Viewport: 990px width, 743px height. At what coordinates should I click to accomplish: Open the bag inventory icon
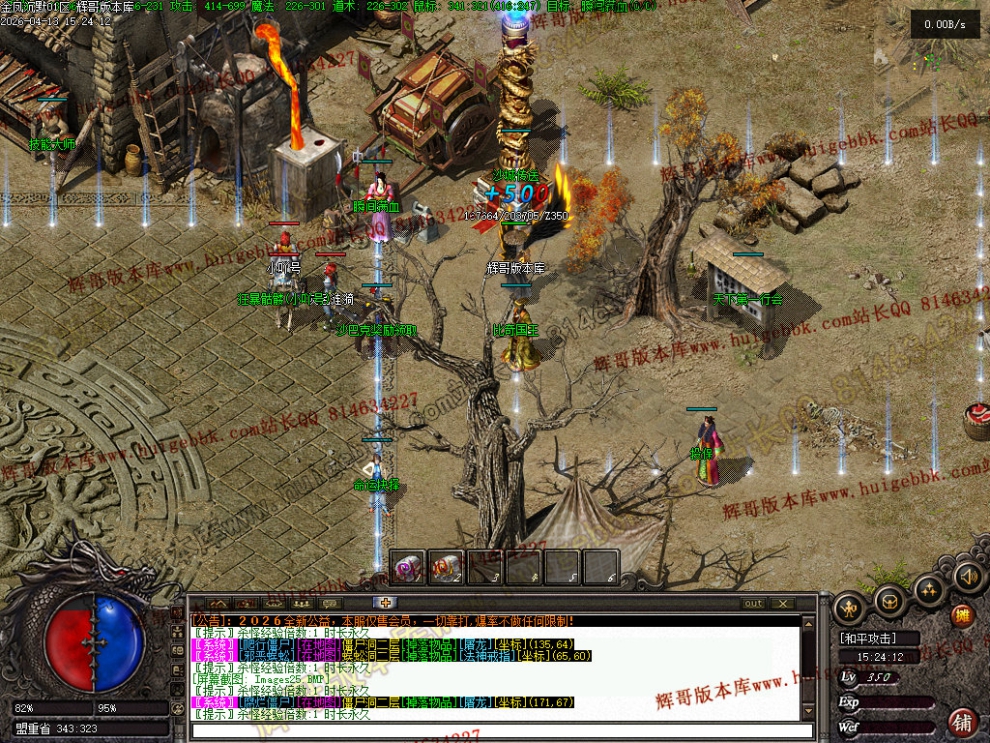coord(889,600)
